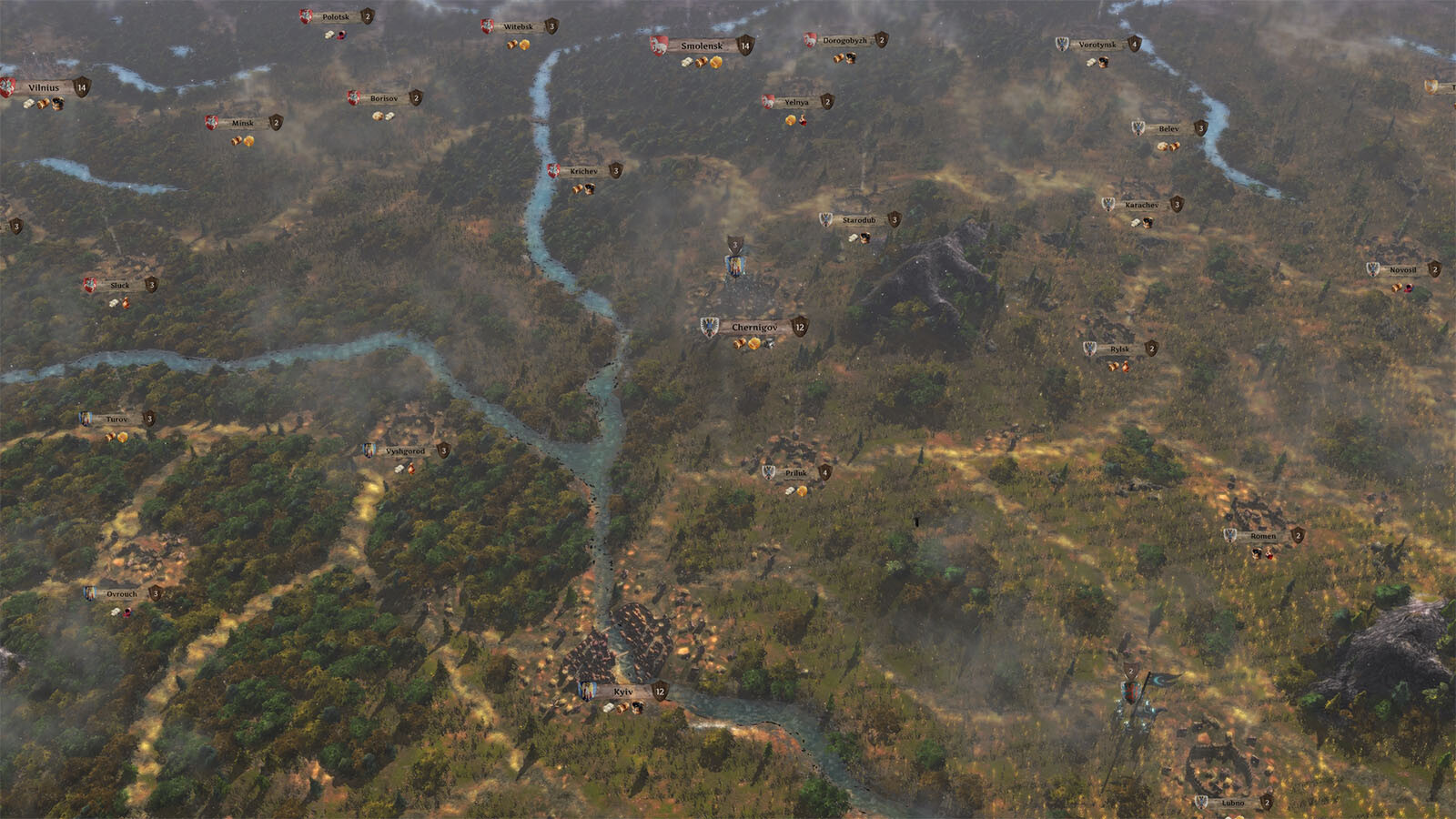The image size is (1456, 819).
Task: Click the Karachev town label
Action: (x=1141, y=206)
